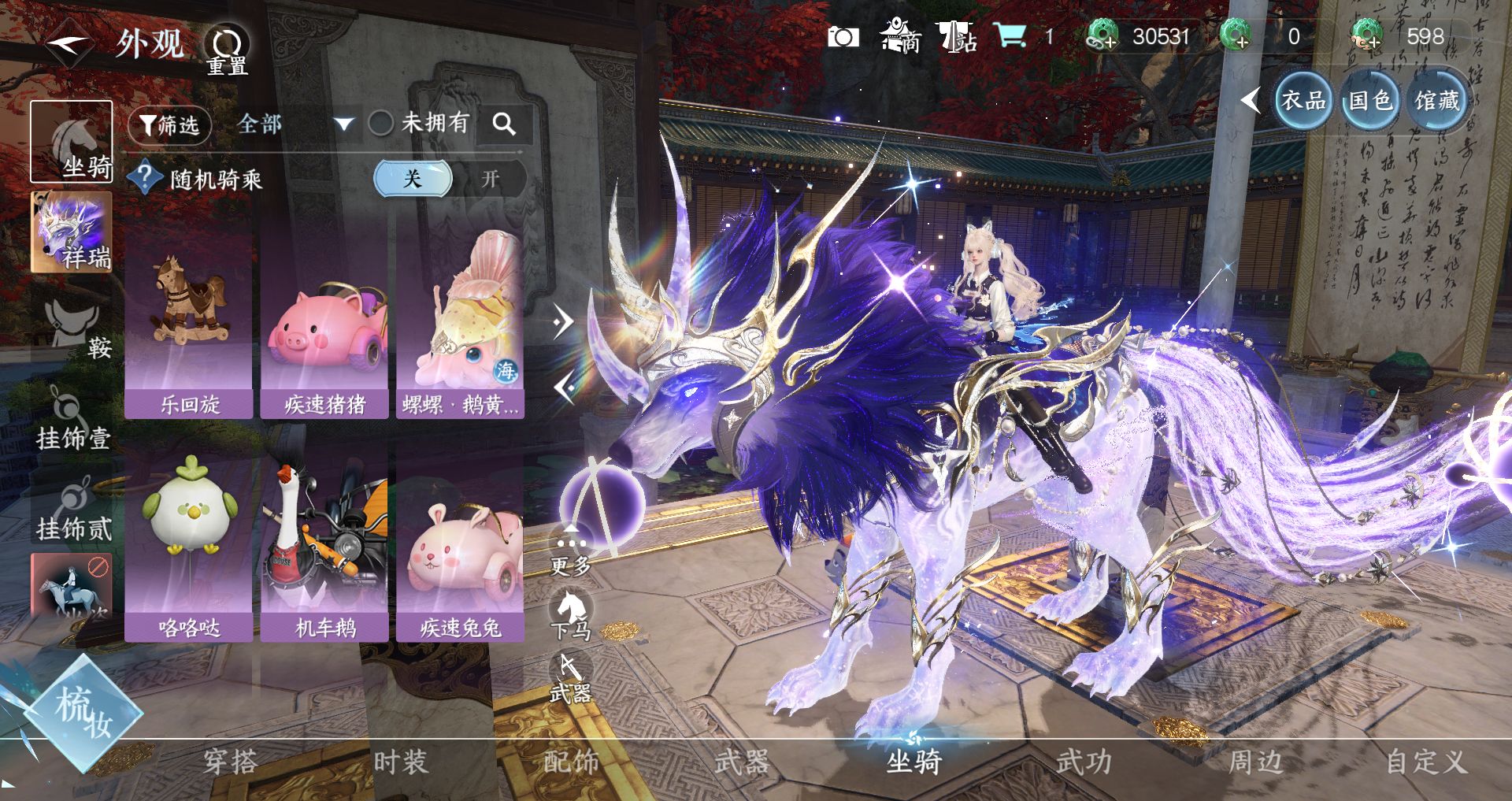Screen dimensions: 1512x801
Task: Choose the 疾速猪猪 pig car mount
Action: pyautogui.click(x=324, y=323)
